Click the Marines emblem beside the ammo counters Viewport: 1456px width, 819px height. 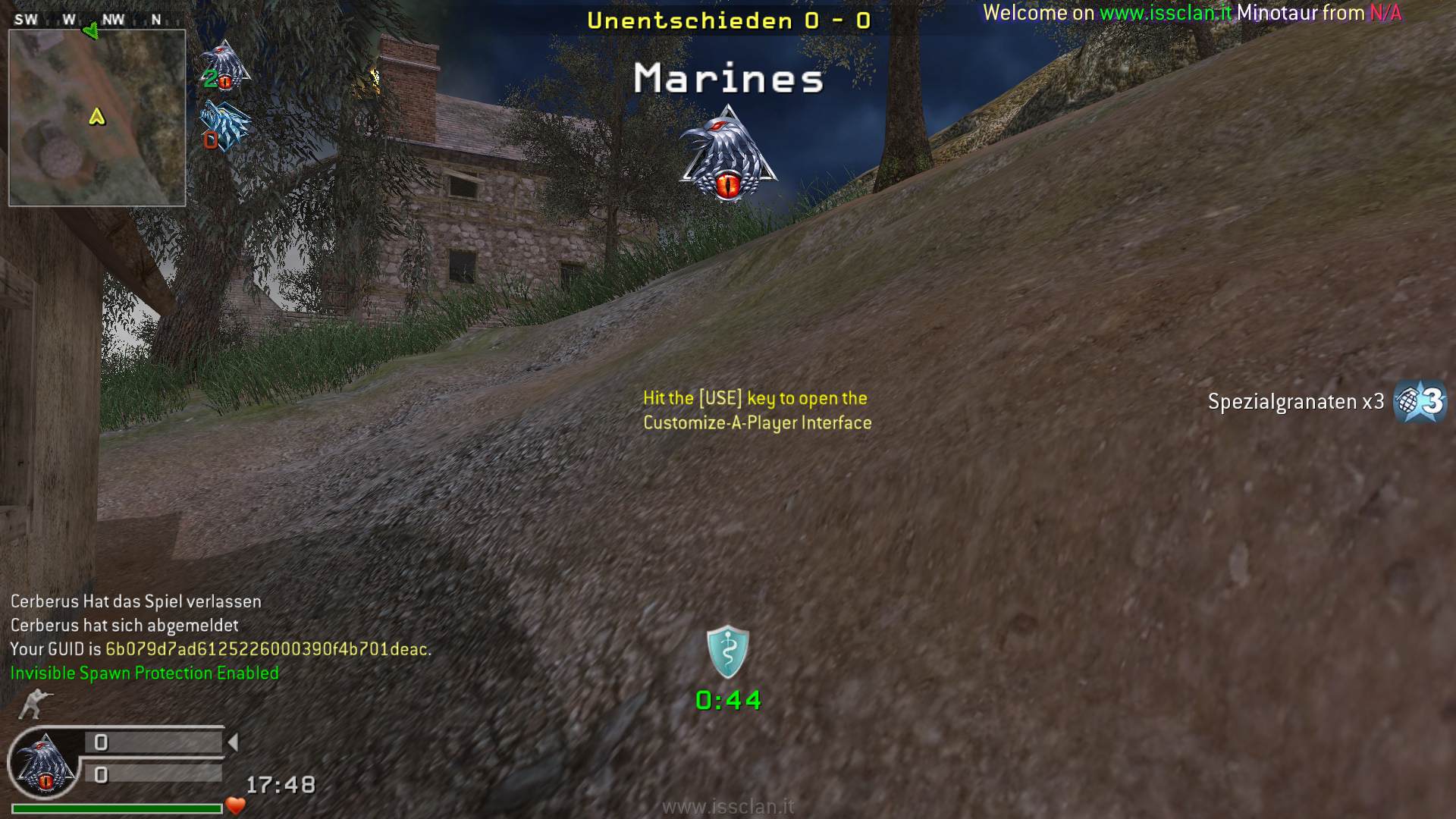click(45, 764)
